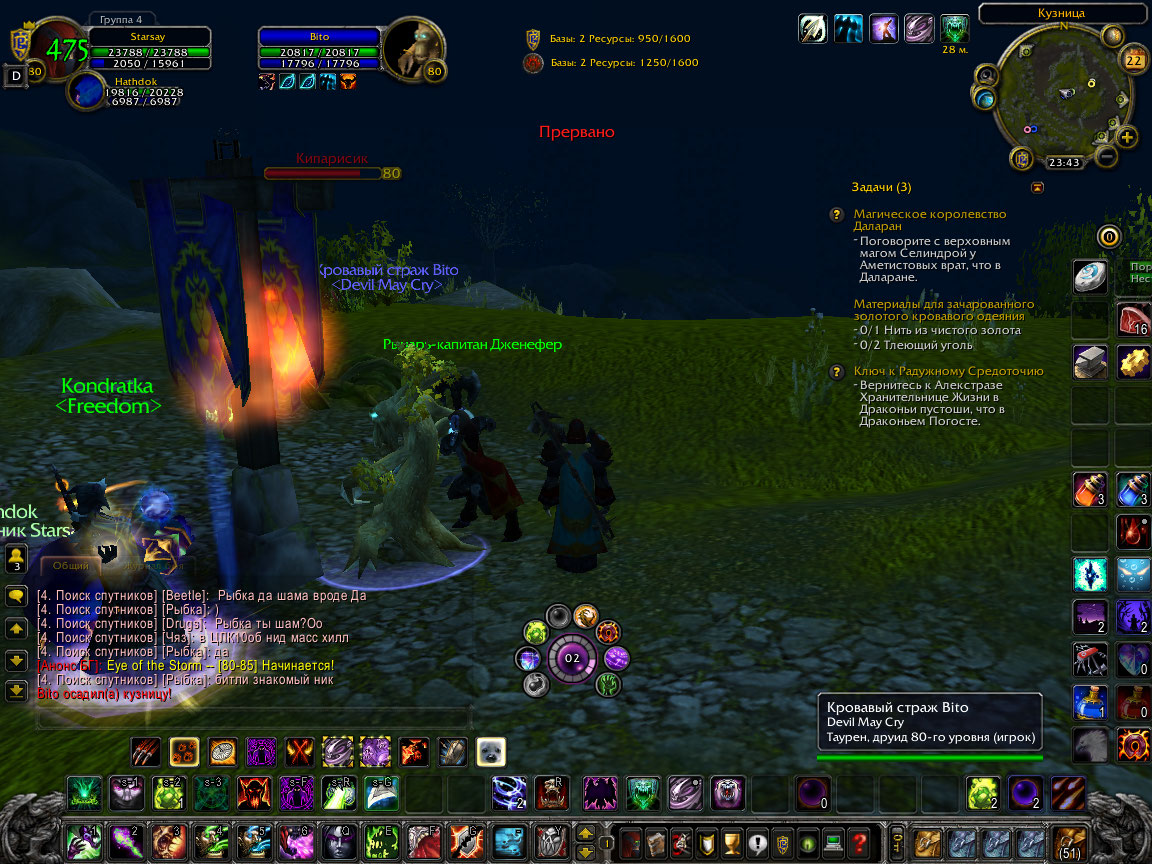Activate the seal form stance icon
This screenshot has height=864, width=1152.
pyautogui.click(x=490, y=751)
